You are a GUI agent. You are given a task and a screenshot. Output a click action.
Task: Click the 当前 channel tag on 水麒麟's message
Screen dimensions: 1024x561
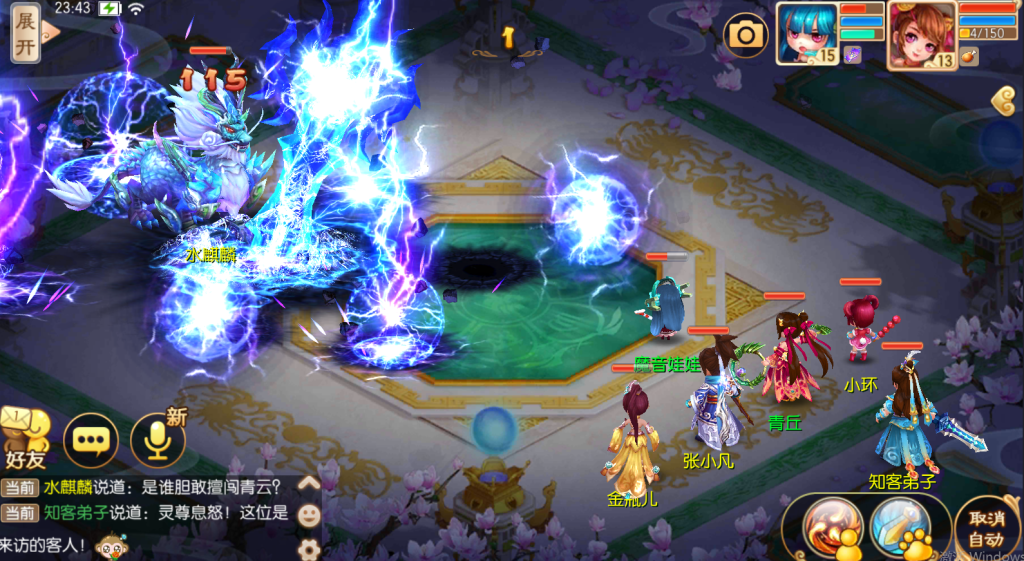(18, 488)
